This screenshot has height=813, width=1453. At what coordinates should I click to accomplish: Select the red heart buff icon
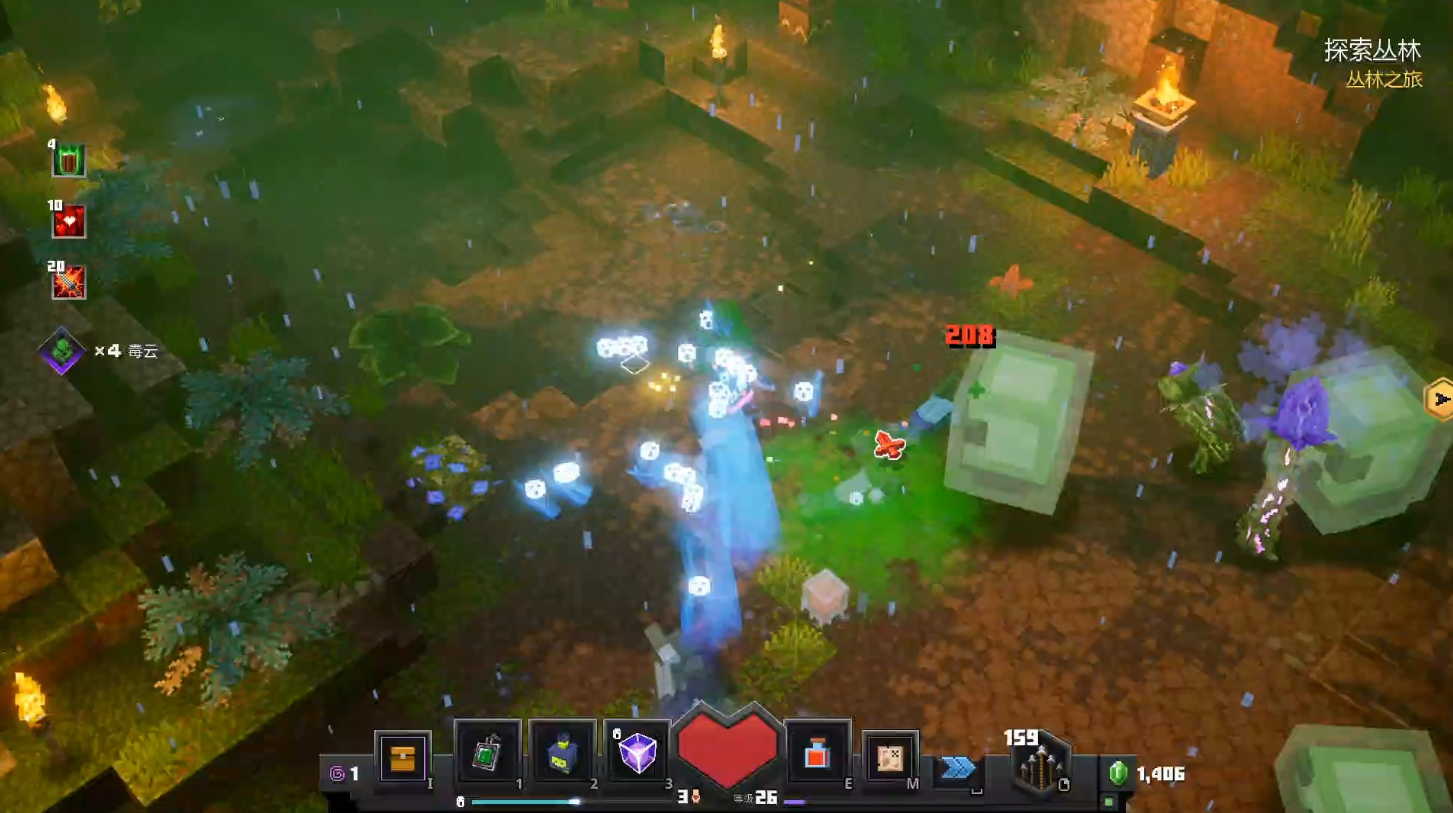(x=69, y=221)
